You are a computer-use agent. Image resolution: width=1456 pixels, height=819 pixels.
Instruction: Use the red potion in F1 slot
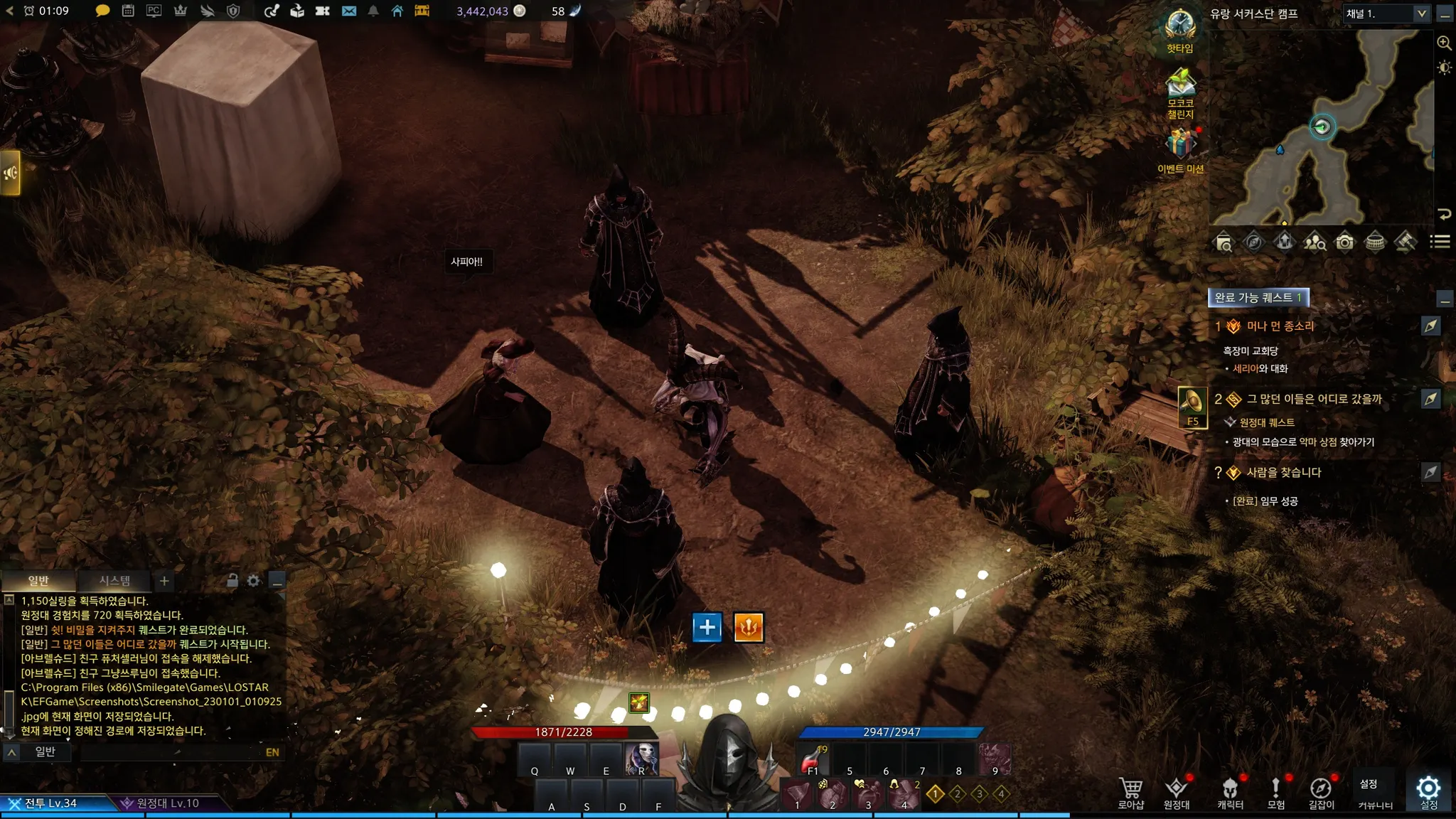(813, 761)
